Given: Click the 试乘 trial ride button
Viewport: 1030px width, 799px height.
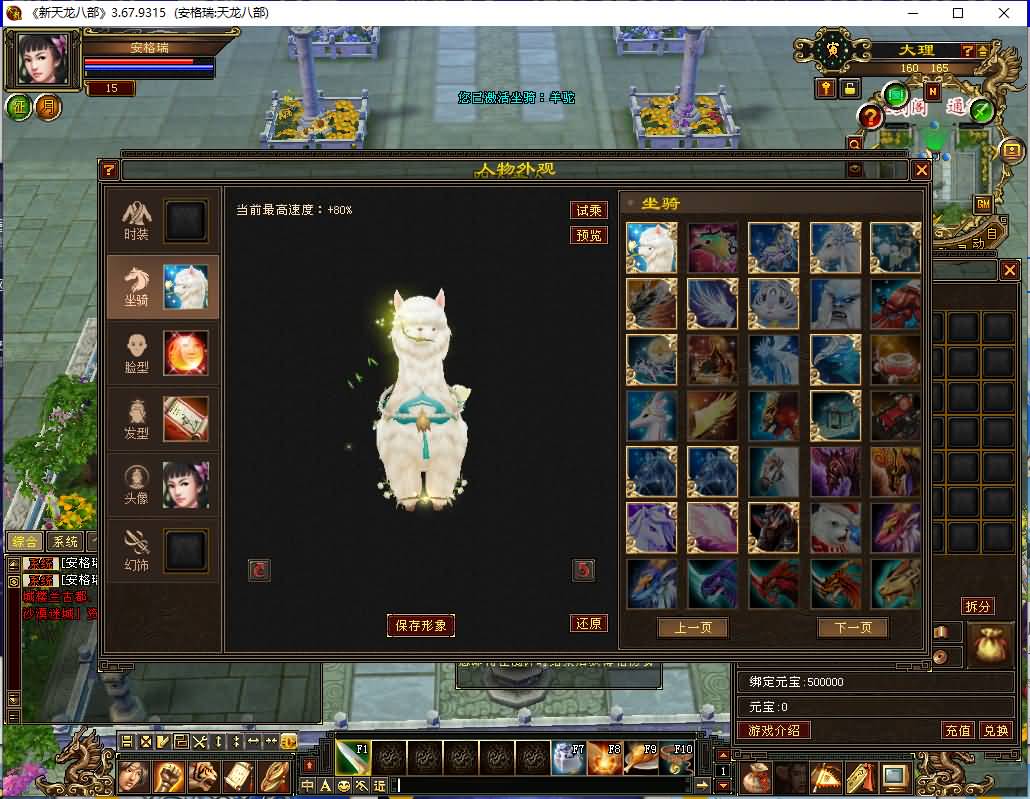Looking at the screenshot, I should click(588, 210).
